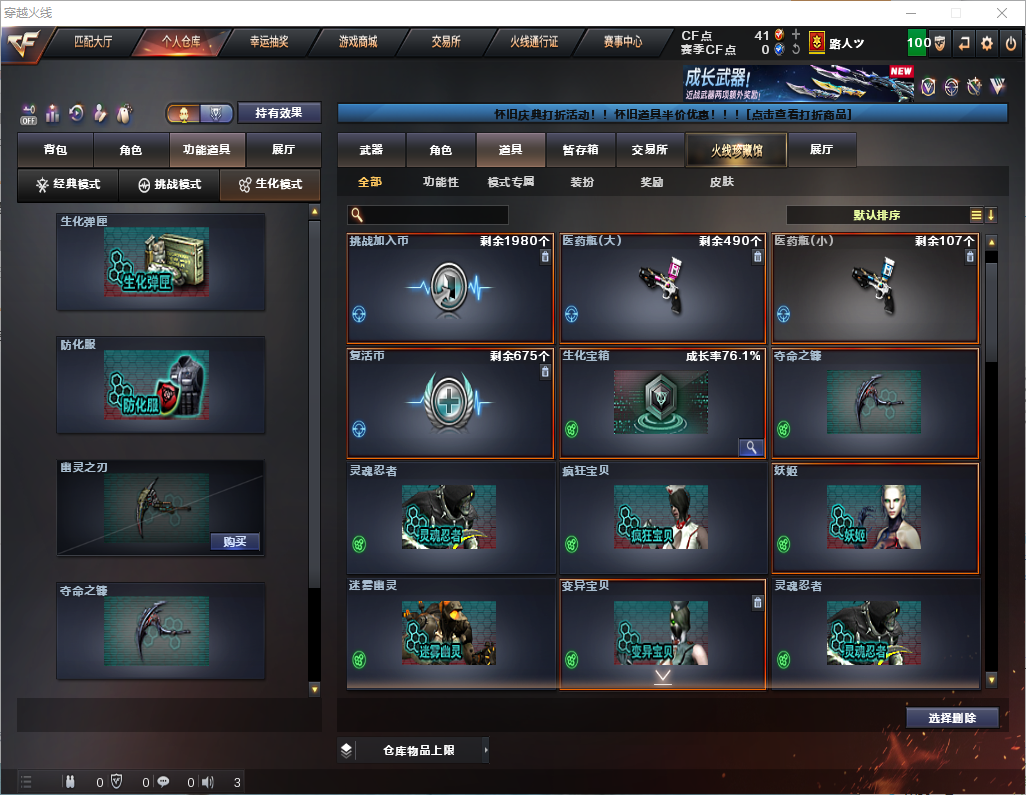Screen dimensions: 1026x795
Task: Switch to the 幸运抽奖 lucky draw tab
Action: pos(268,42)
